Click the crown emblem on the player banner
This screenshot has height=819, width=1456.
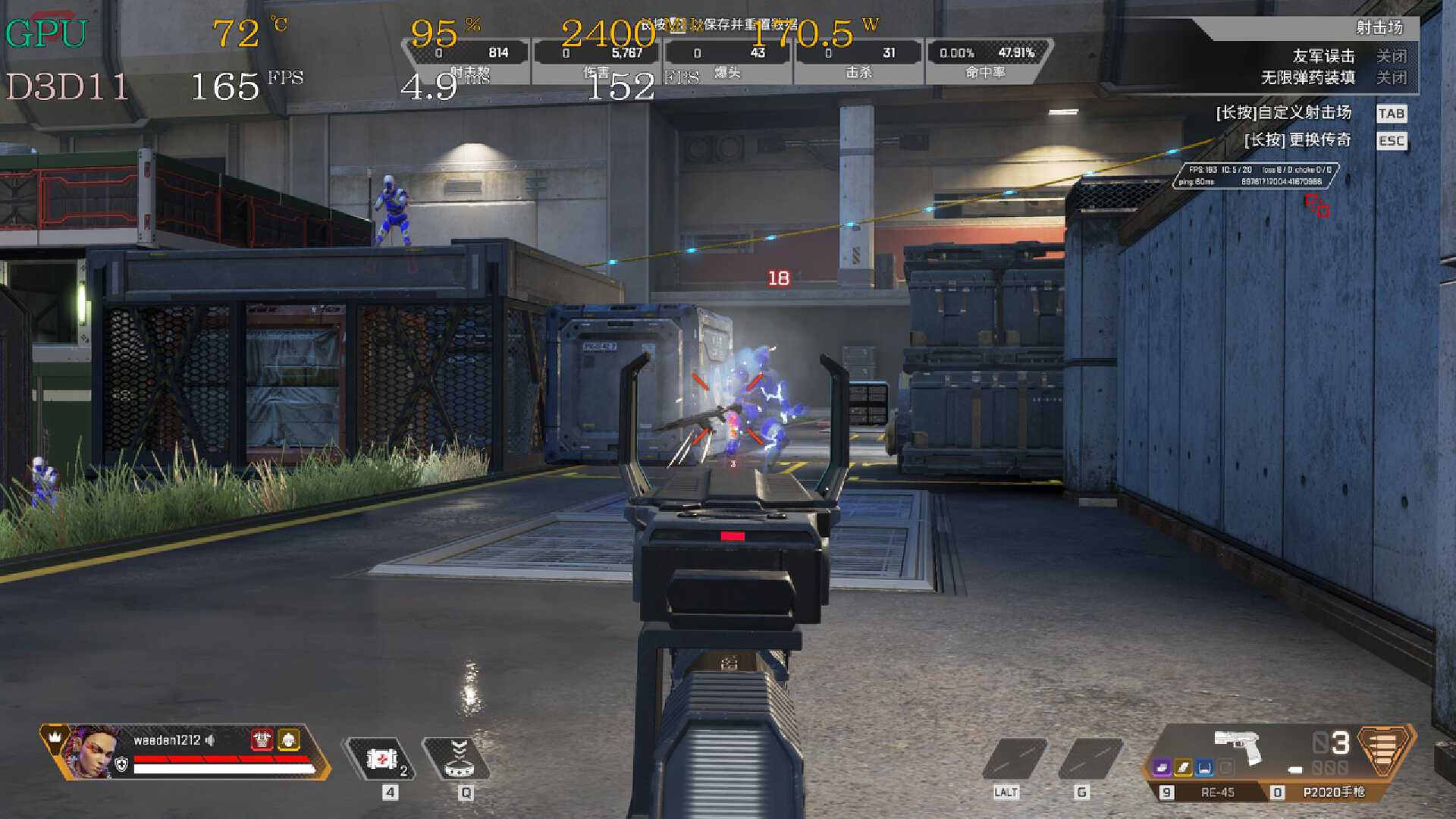pos(55,736)
